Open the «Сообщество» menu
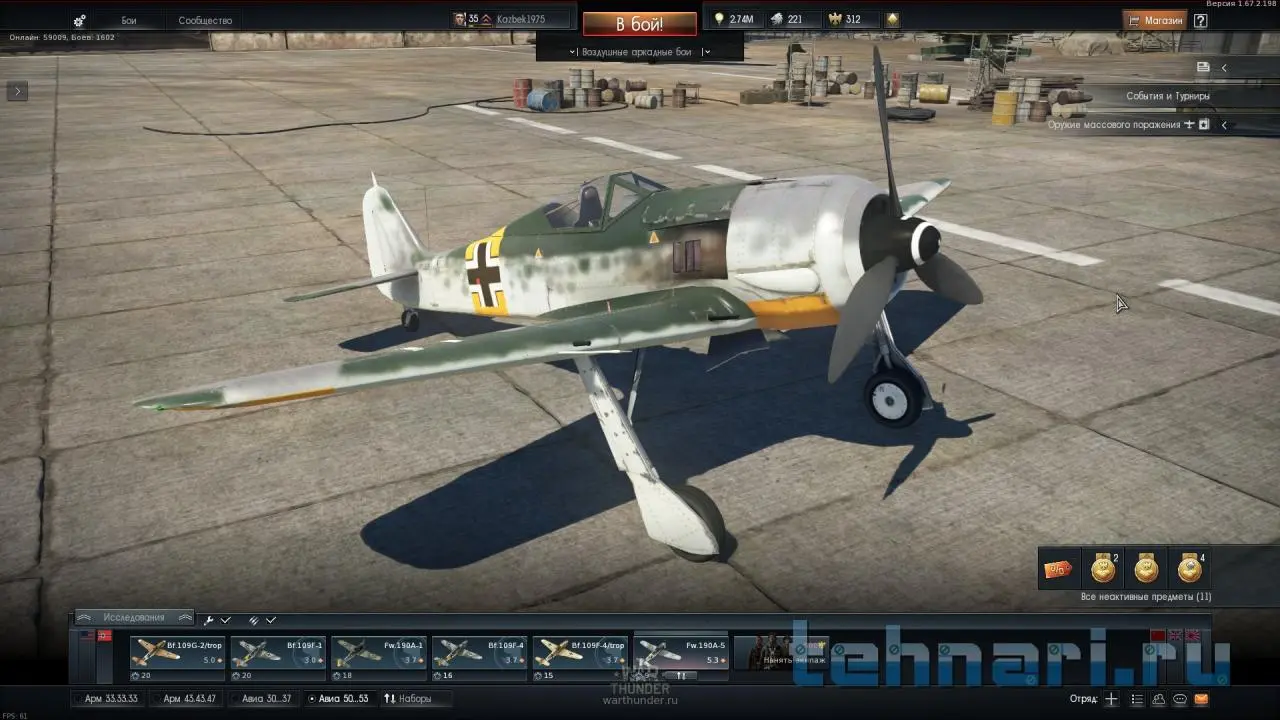The height and width of the screenshot is (720, 1280). 205,21
